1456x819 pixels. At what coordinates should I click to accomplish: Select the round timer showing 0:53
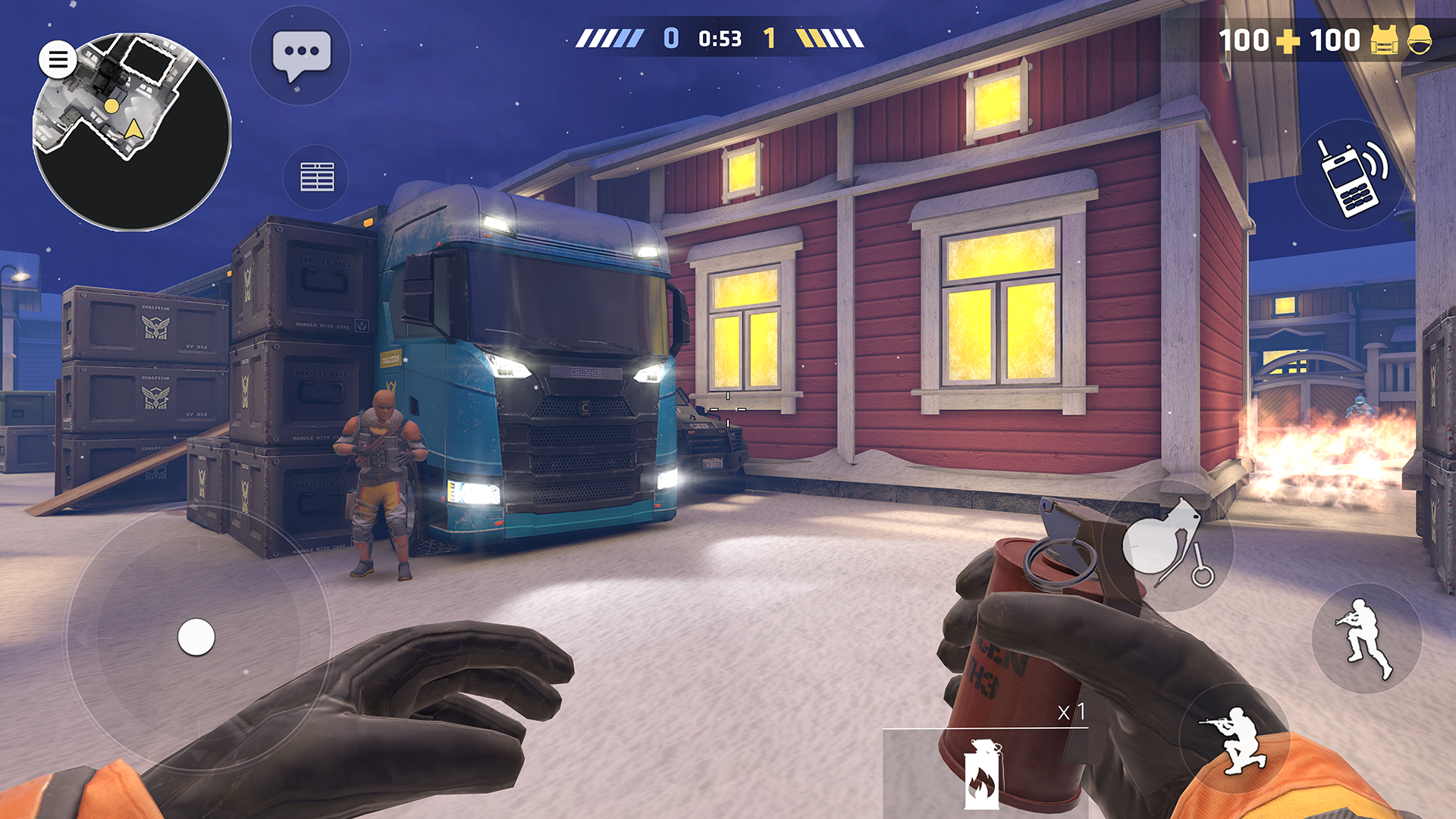click(719, 38)
